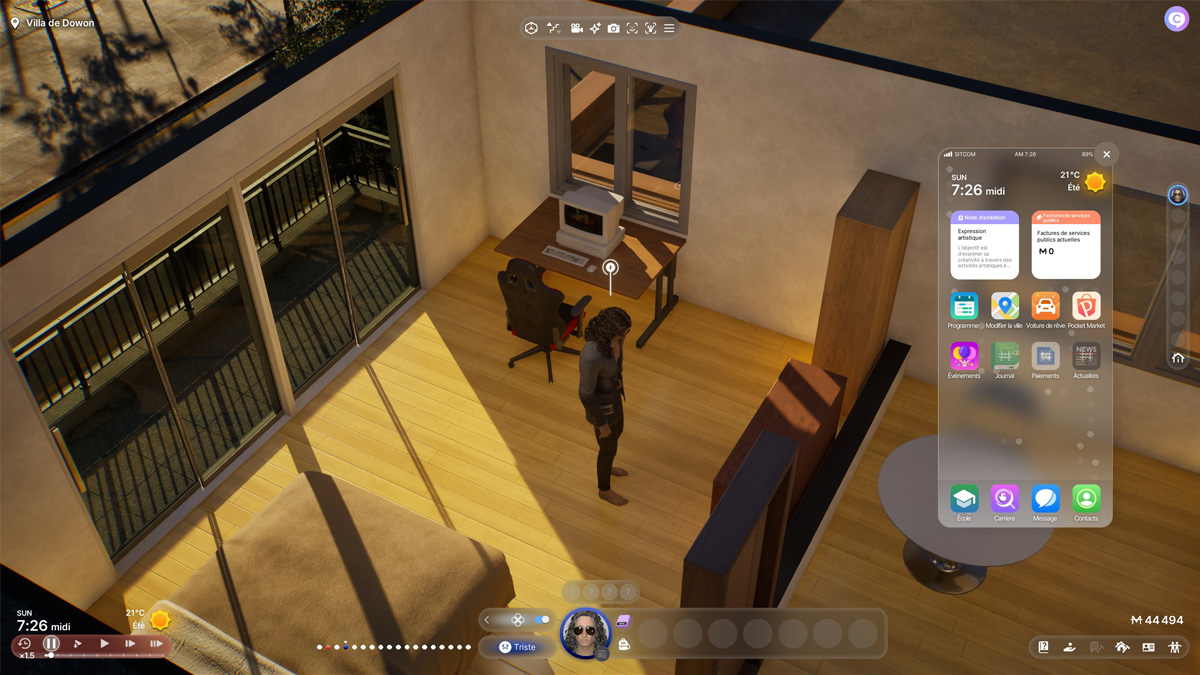Open the Factures de services publics widget
The width and height of the screenshot is (1200, 675).
coord(1066,245)
